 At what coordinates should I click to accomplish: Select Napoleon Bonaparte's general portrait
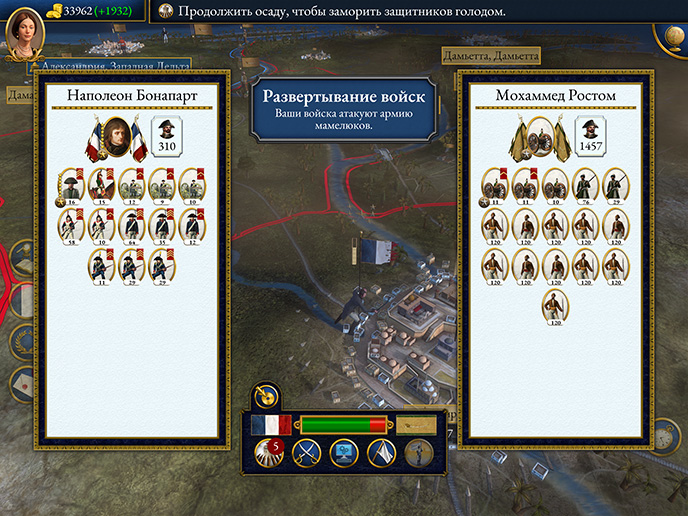click(x=117, y=137)
